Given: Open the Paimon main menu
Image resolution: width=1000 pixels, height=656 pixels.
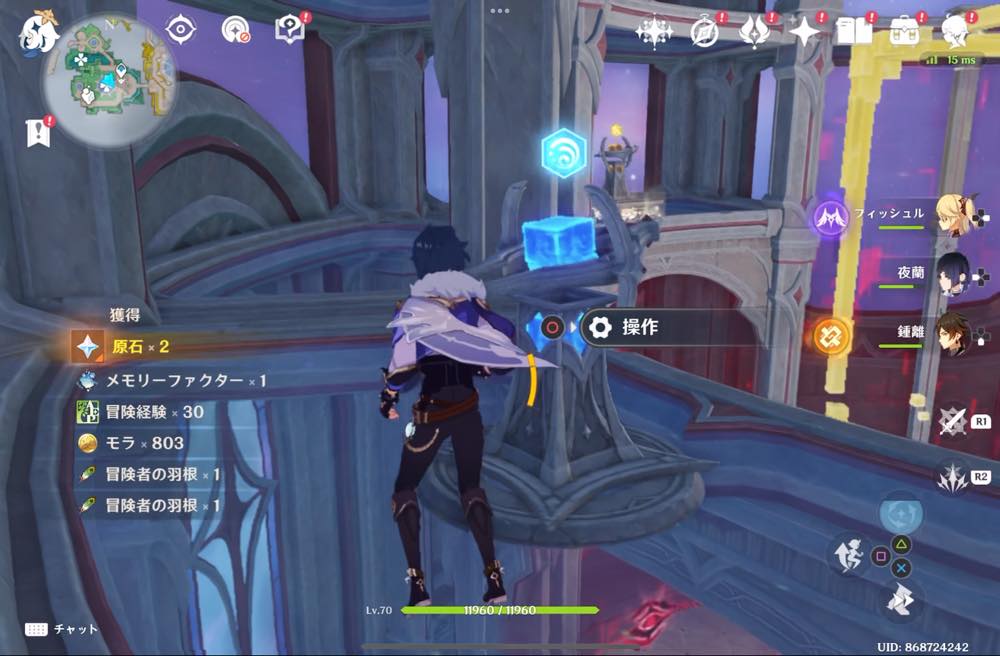Looking at the screenshot, I should [37, 31].
